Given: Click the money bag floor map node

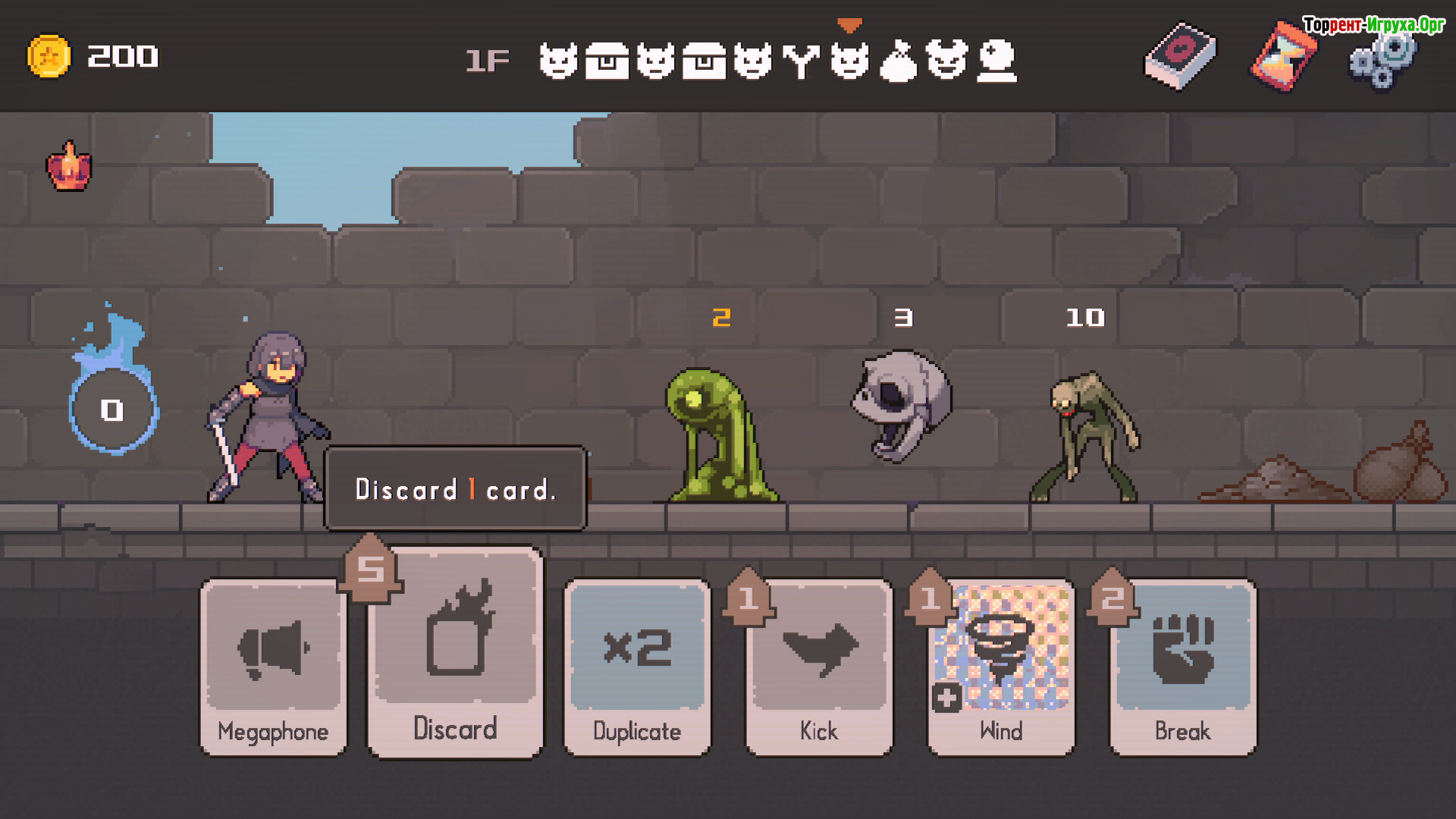Looking at the screenshot, I should click(898, 61).
